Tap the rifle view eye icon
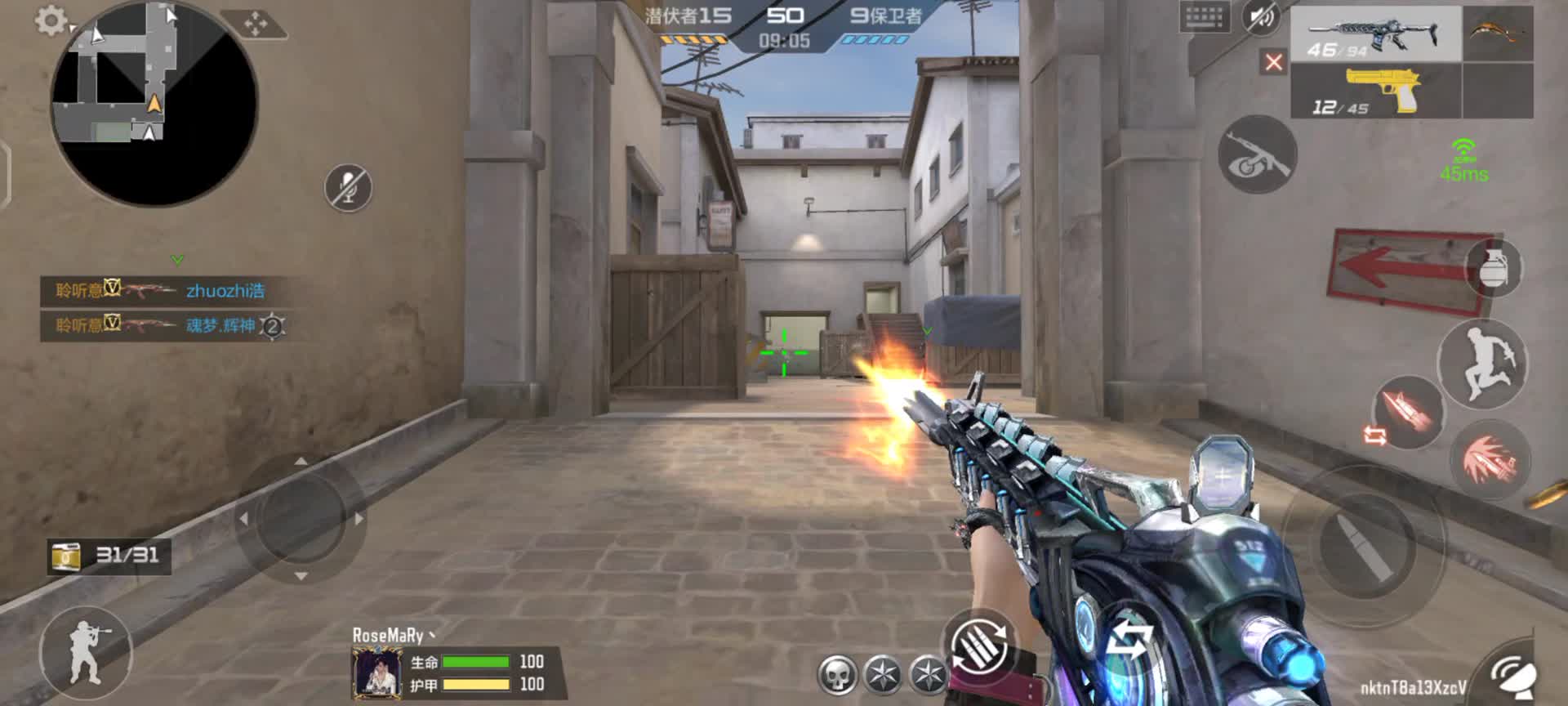This screenshot has height=706, width=1568. point(1257,155)
